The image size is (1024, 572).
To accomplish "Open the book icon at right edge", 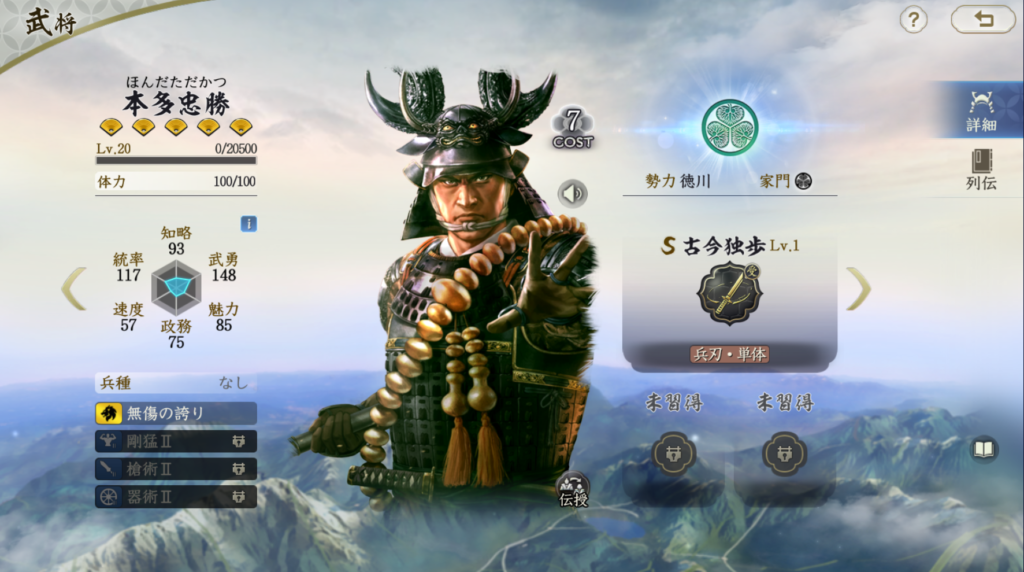I will (x=984, y=449).
